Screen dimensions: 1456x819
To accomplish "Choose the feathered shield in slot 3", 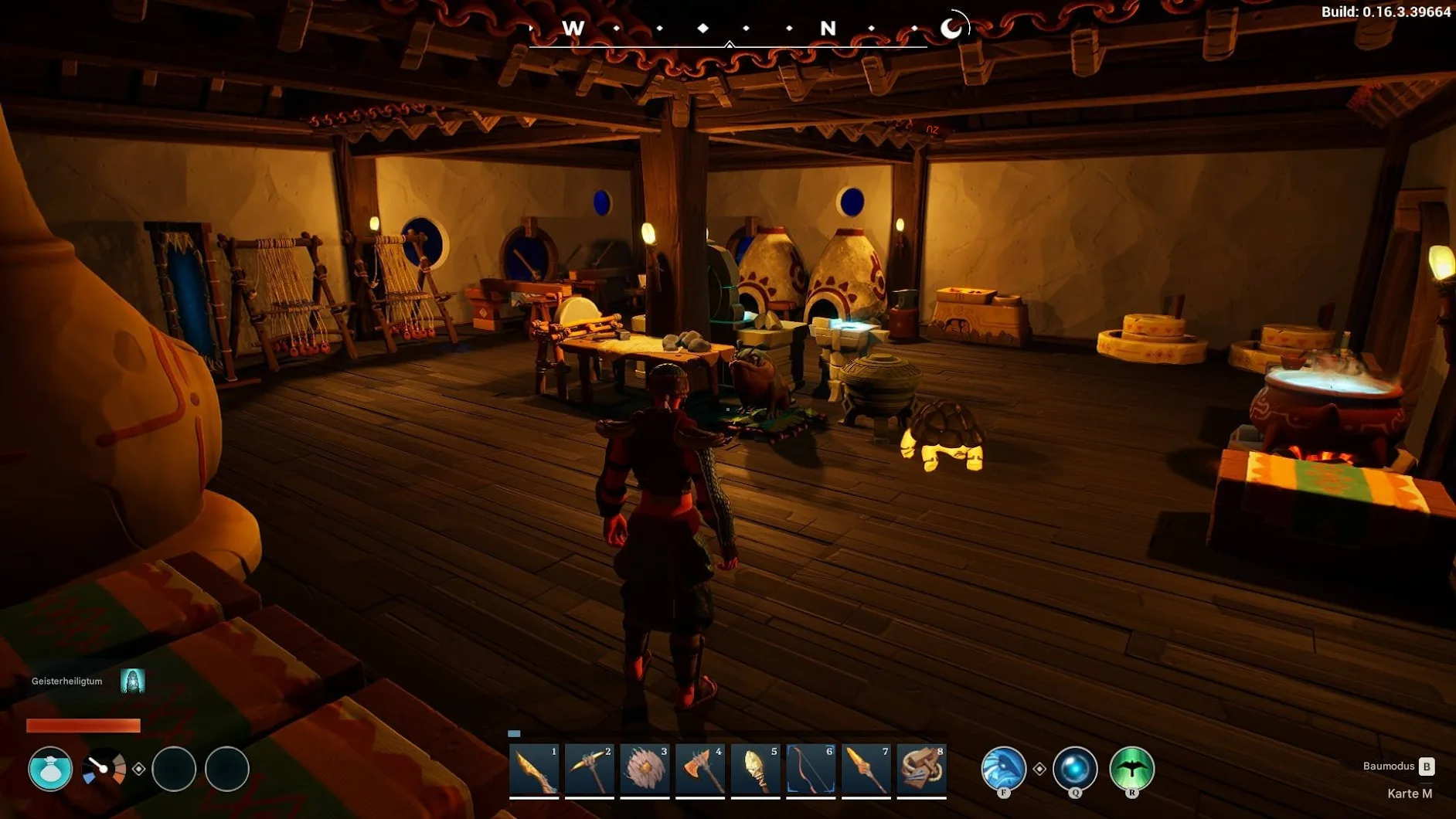I will [x=645, y=770].
